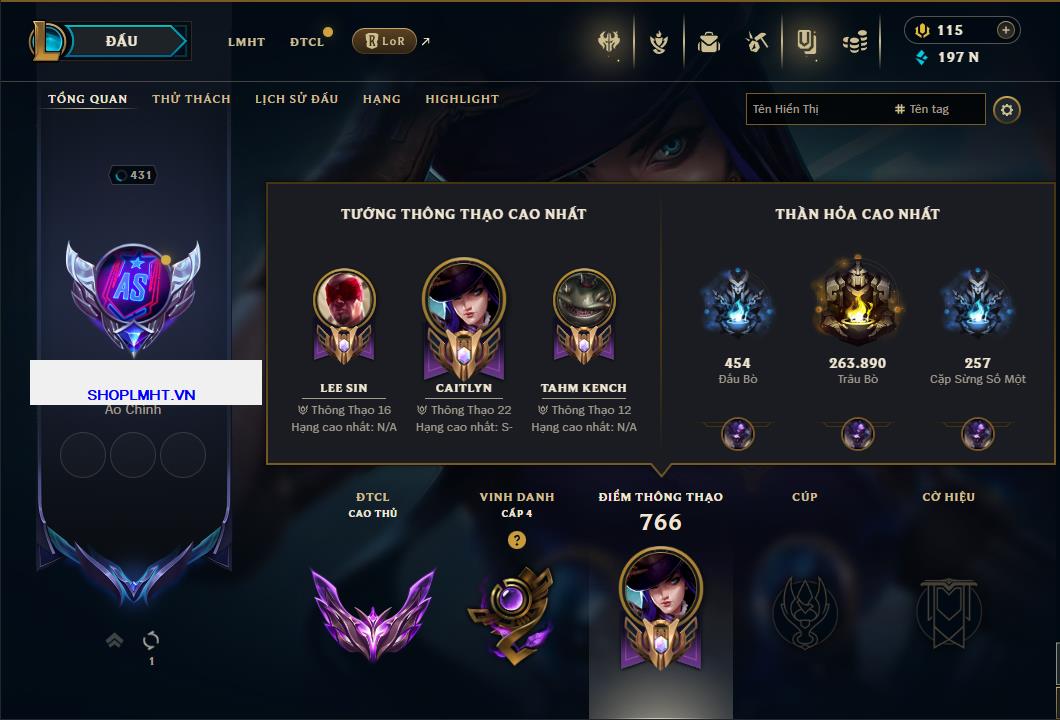Switch to the THỬ THÁCH tab
Image resolution: width=1060 pixels, height=720 pixels.
(191, 99)
